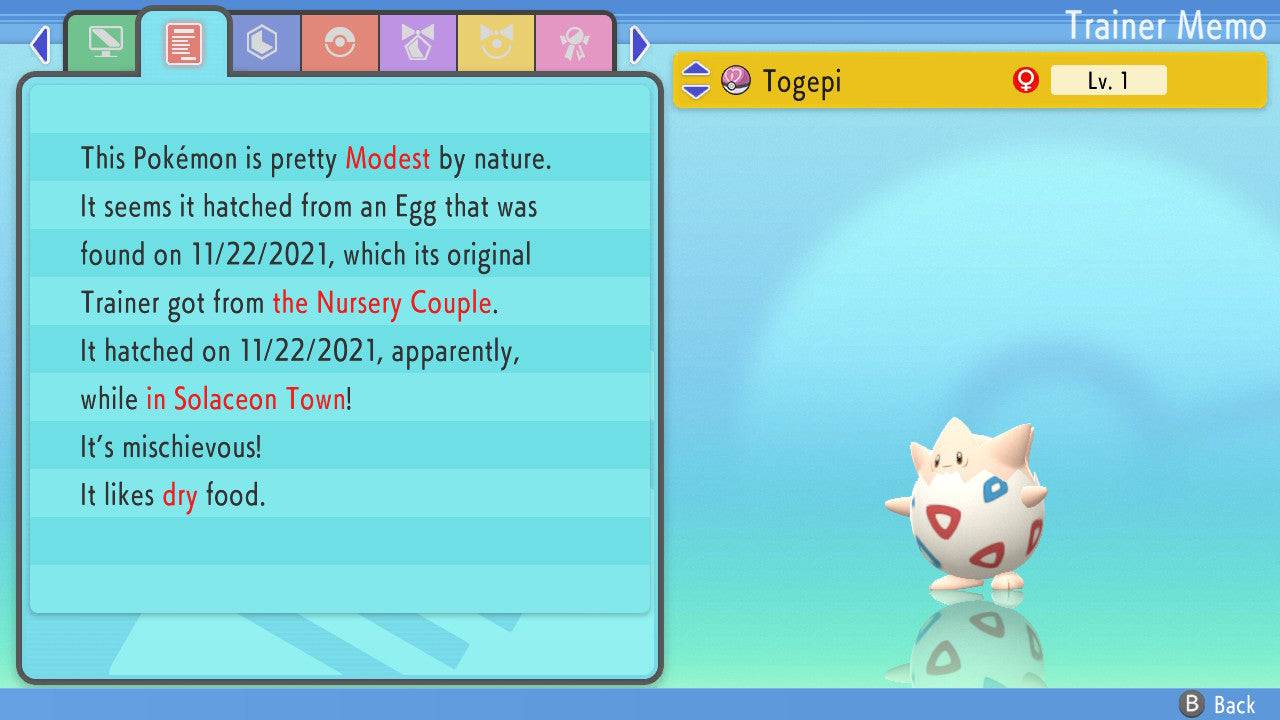Open the purple ribbon contest tab
This screenshot has height=720, width=1280.
tap(418, 43)
